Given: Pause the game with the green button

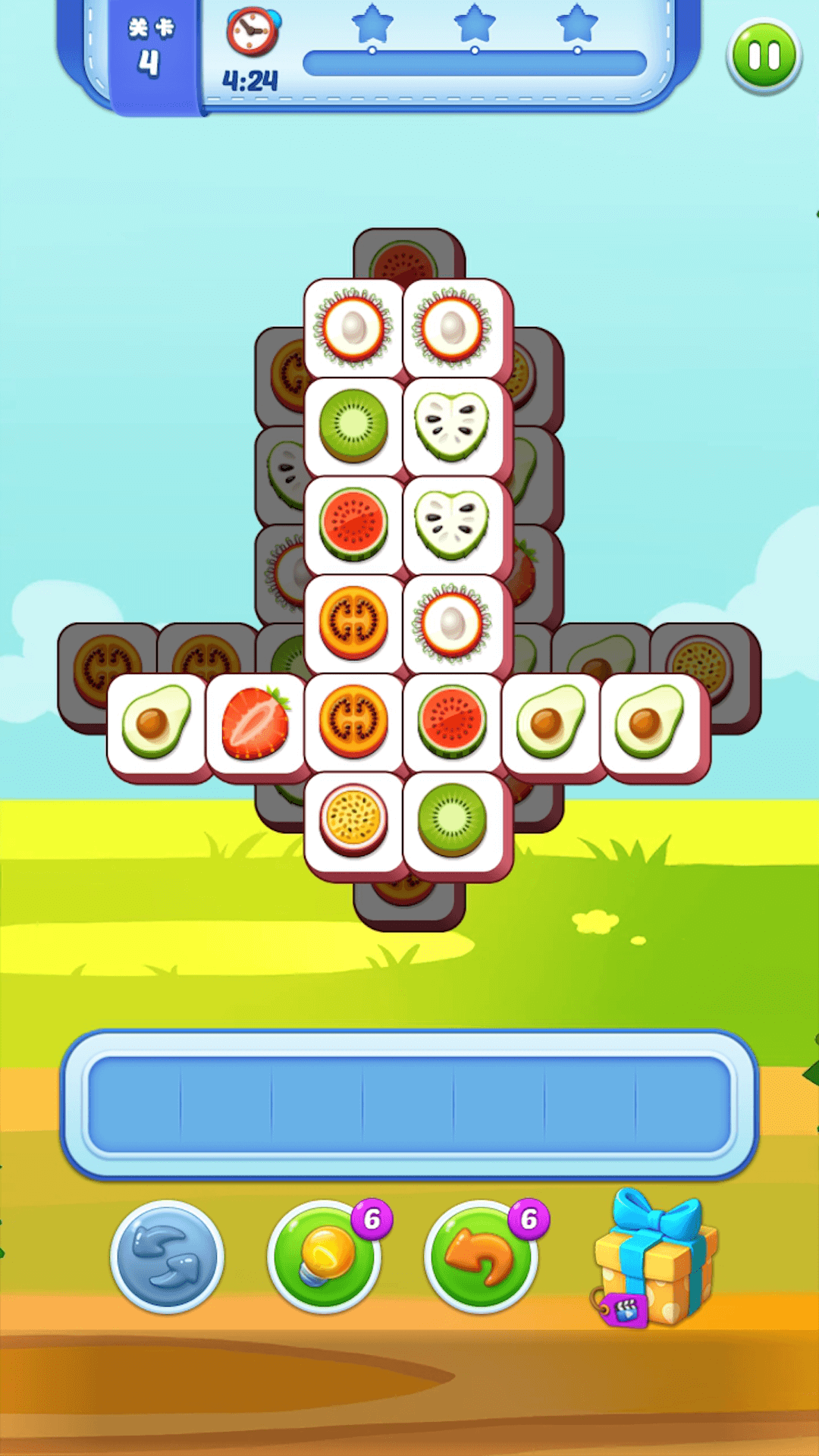Looking at the screenshot, I should coord(764,57).
